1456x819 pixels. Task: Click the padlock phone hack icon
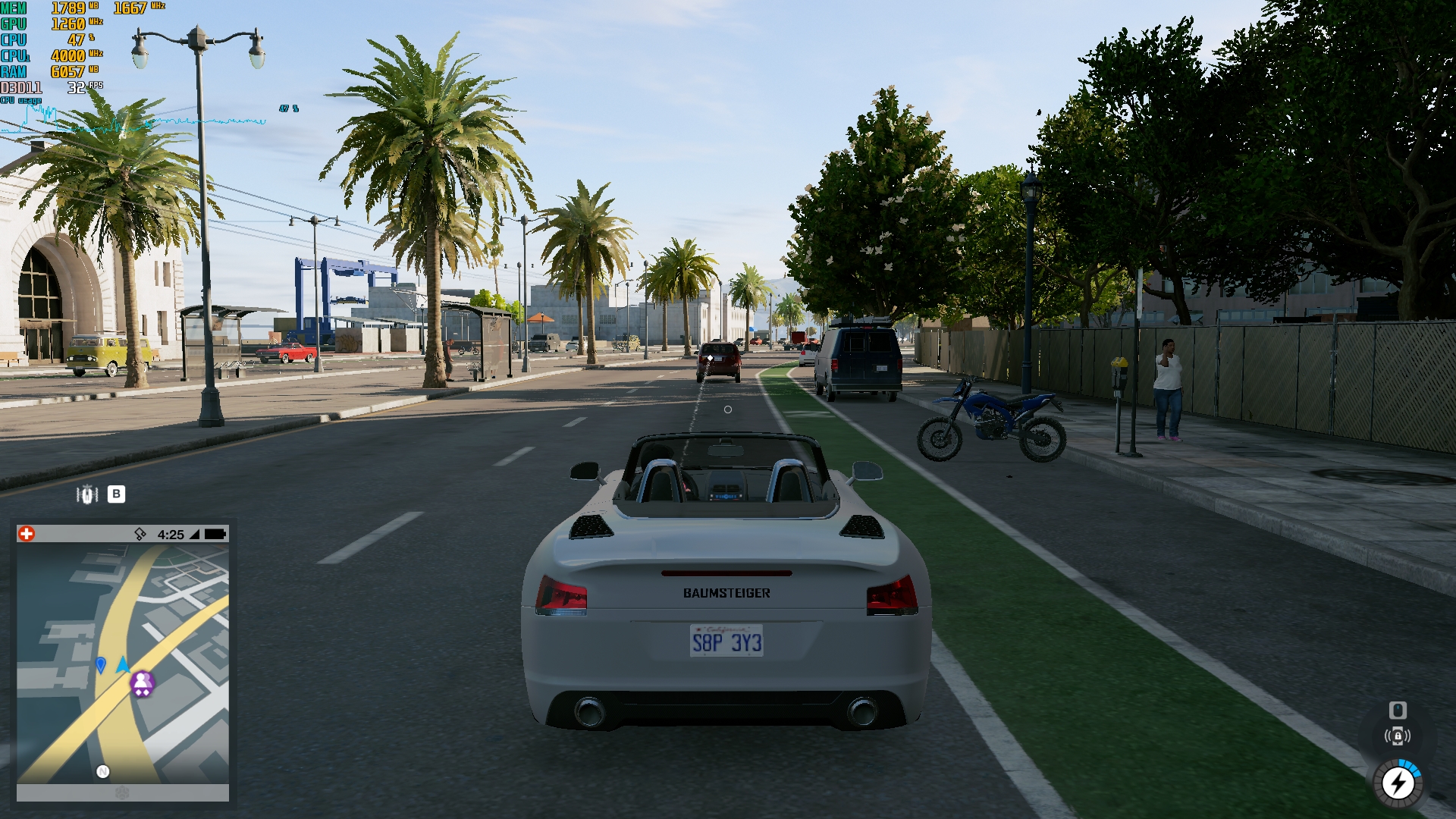[x=1398, y=736]
